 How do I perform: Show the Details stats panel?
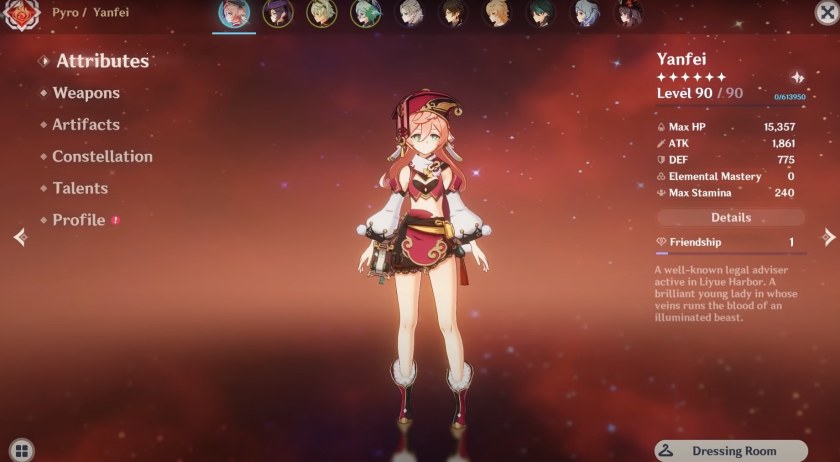click(731, 217)
